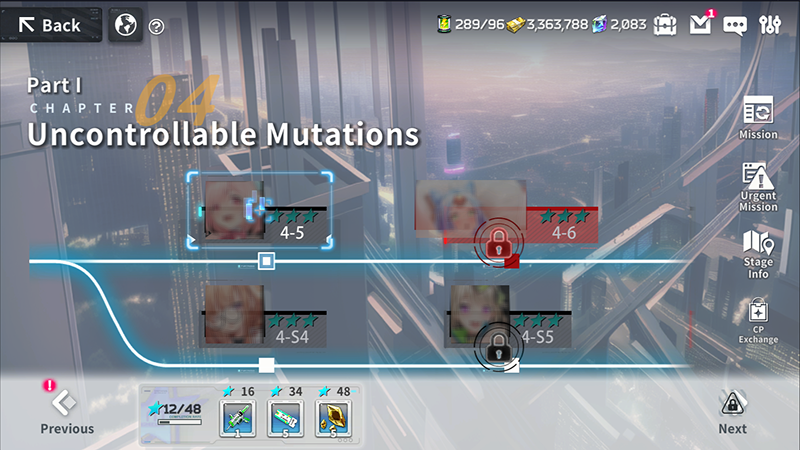Open the Urgent Mission panel
Screen dimensions: 800x450
coord(758,185)
